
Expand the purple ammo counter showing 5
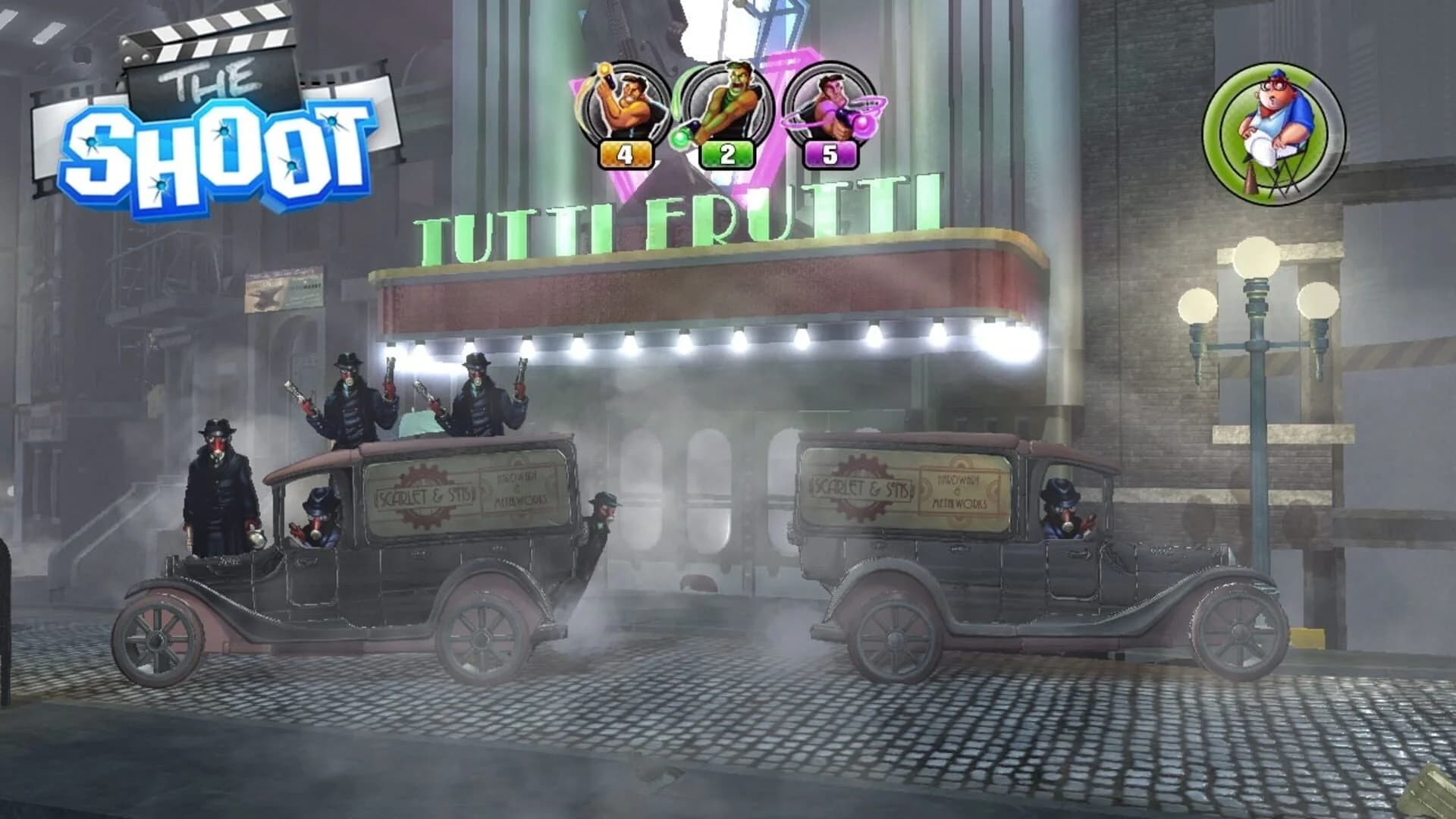point(828,153)
